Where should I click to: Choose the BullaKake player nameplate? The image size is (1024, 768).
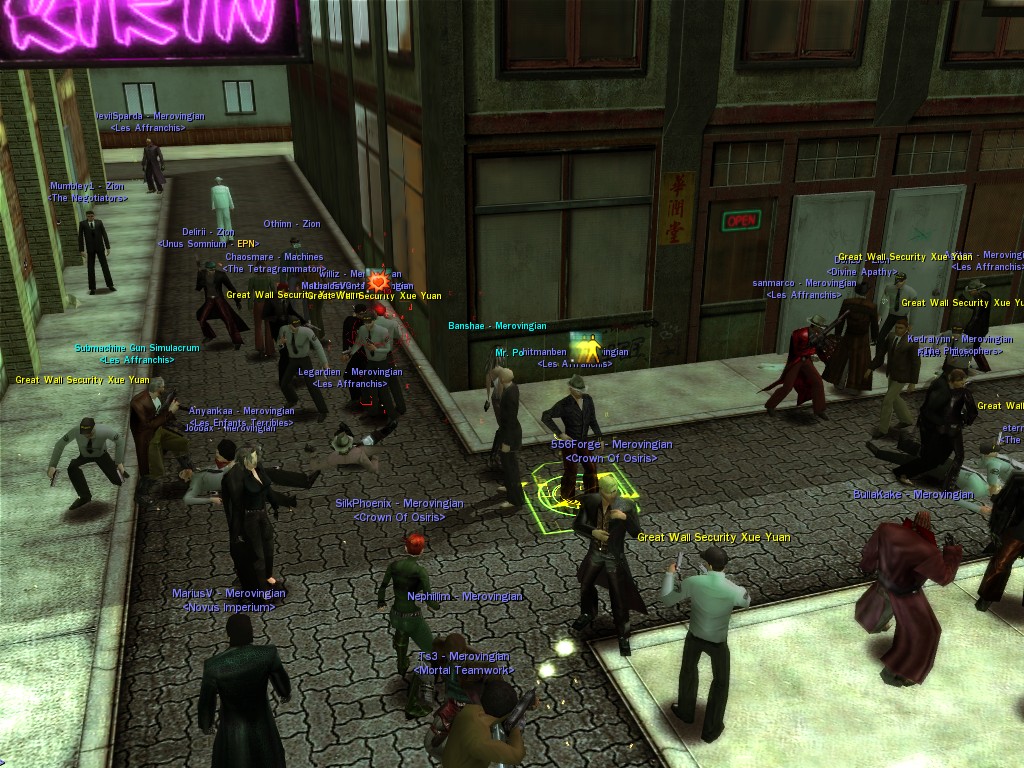(912, 495)
